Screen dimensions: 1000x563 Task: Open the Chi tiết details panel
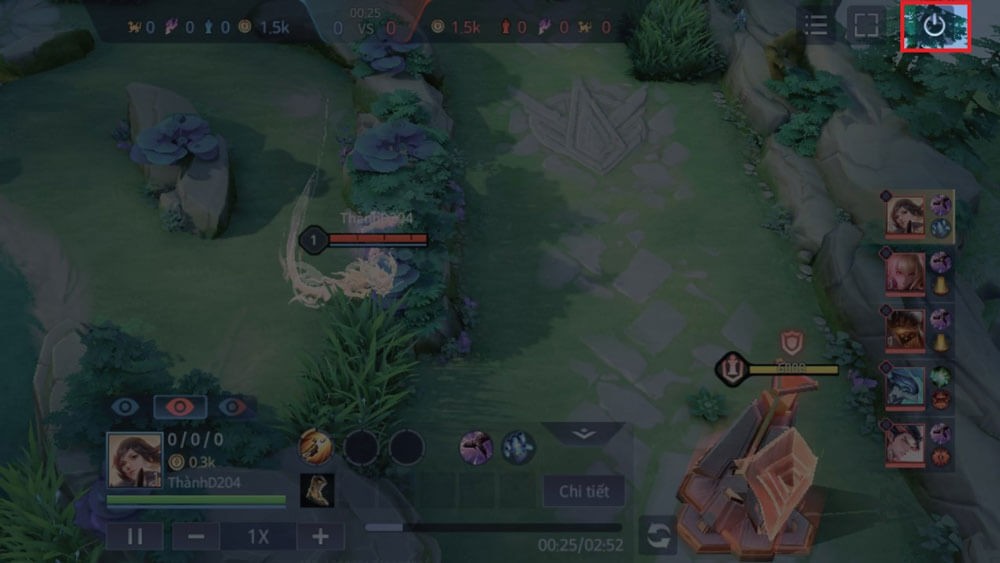pos(584,491)
